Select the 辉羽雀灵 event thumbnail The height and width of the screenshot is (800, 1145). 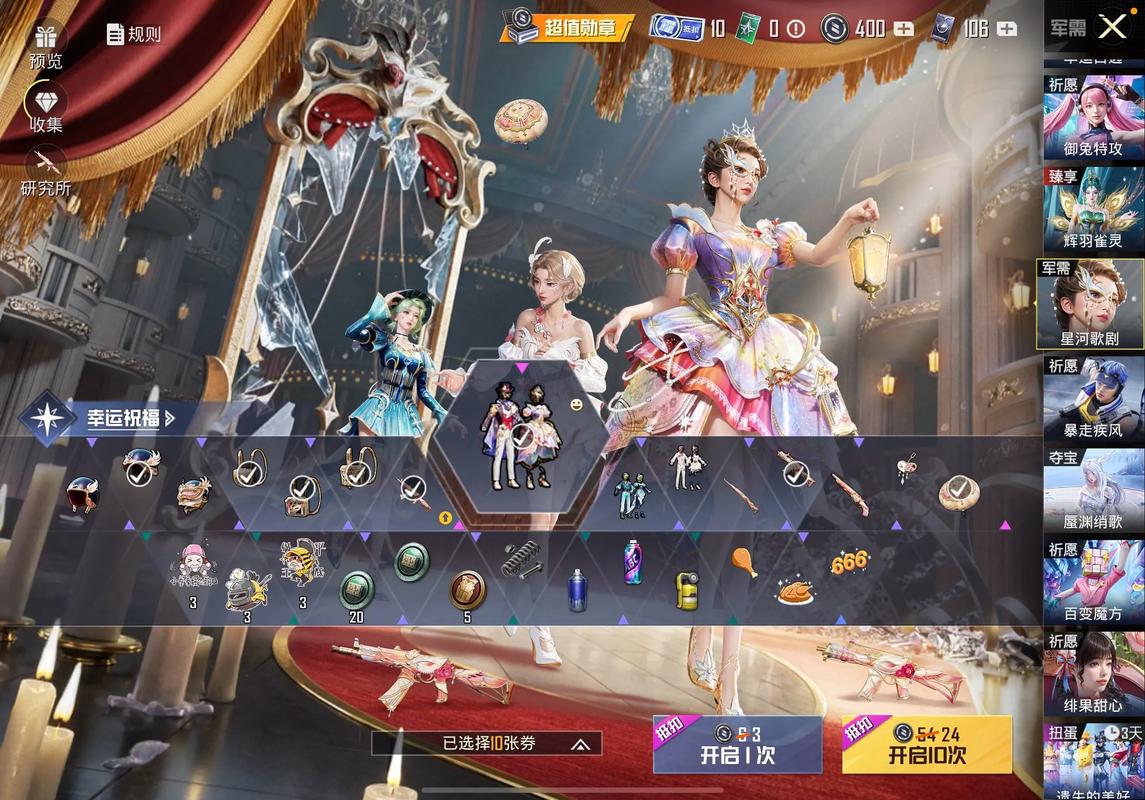tap(1094, 211)
